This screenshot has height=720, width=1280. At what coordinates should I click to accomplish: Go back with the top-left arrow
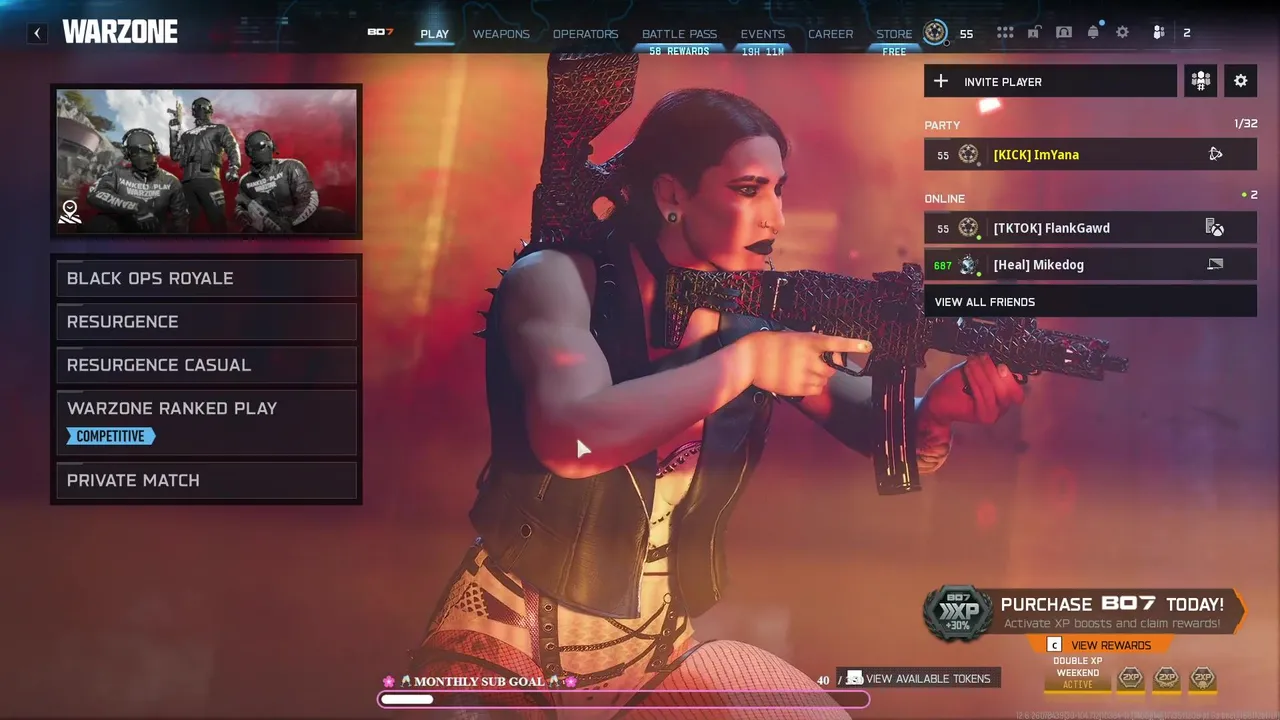pos(37,33)
